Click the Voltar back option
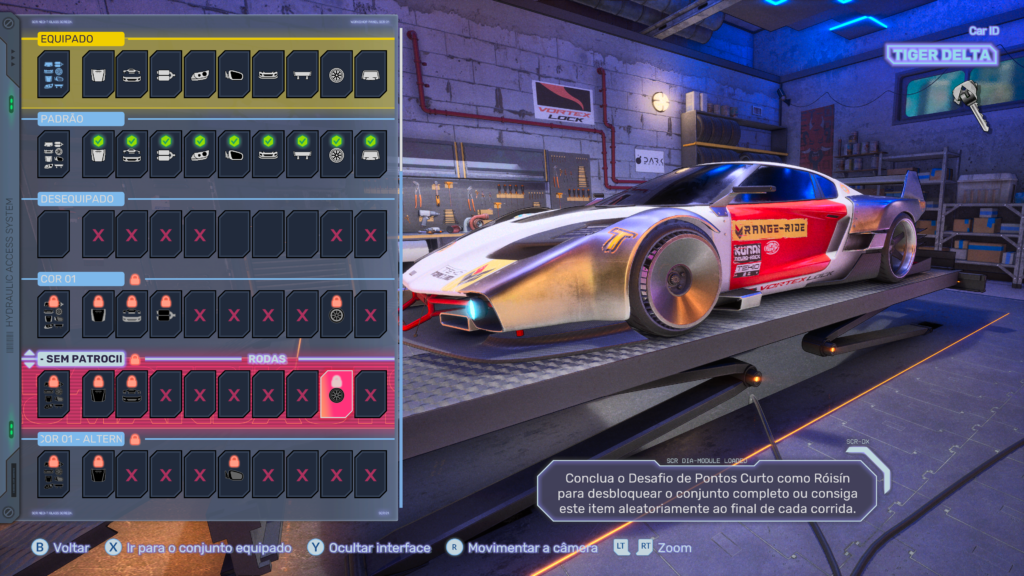 tap(61, 548)
